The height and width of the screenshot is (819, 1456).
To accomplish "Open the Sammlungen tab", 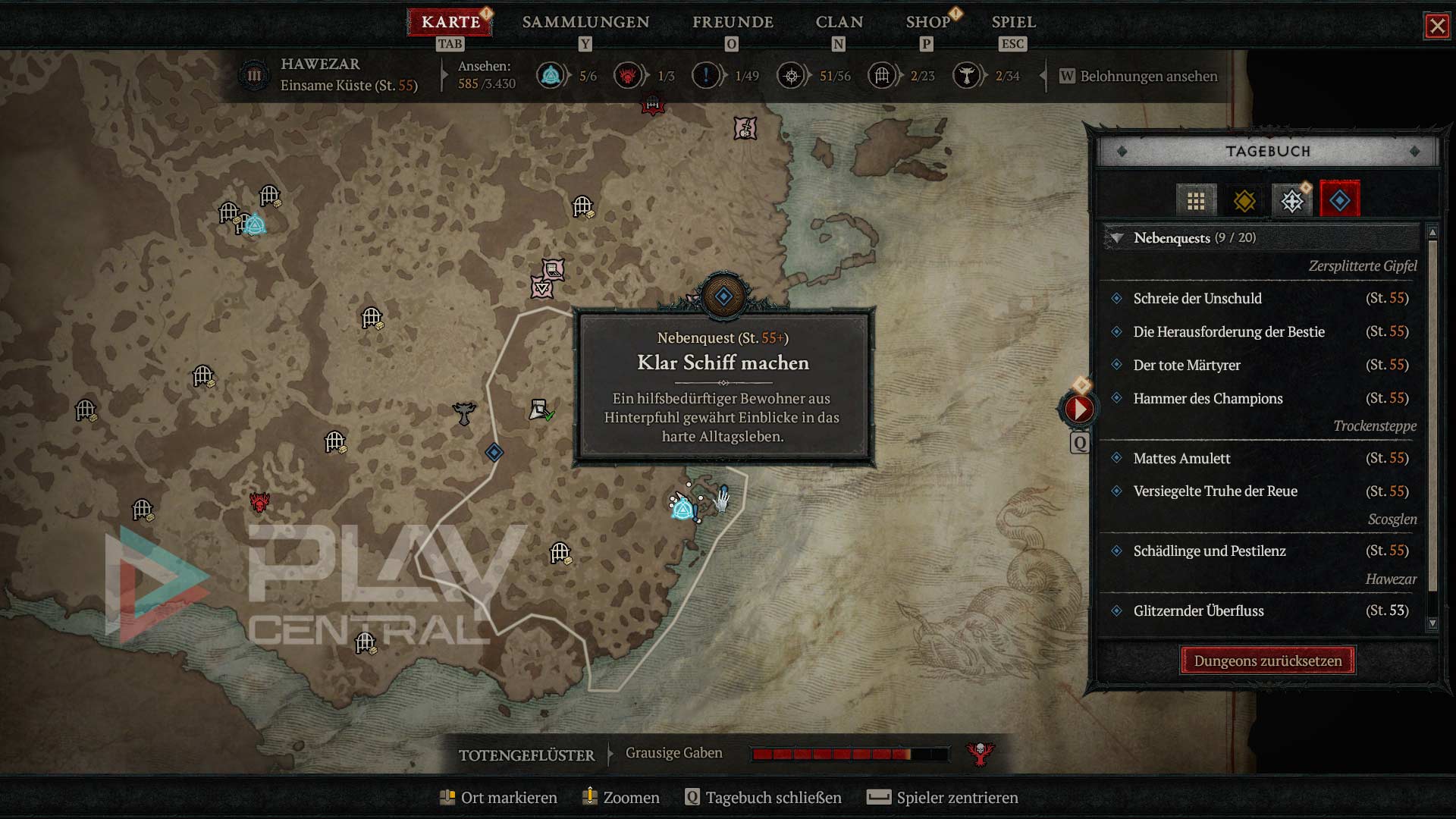I will point(585,22).
